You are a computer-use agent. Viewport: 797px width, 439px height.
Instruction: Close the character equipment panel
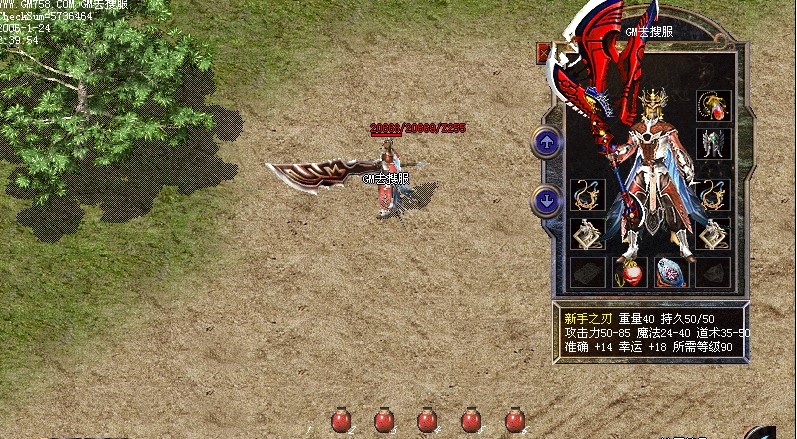click(543, 53)
